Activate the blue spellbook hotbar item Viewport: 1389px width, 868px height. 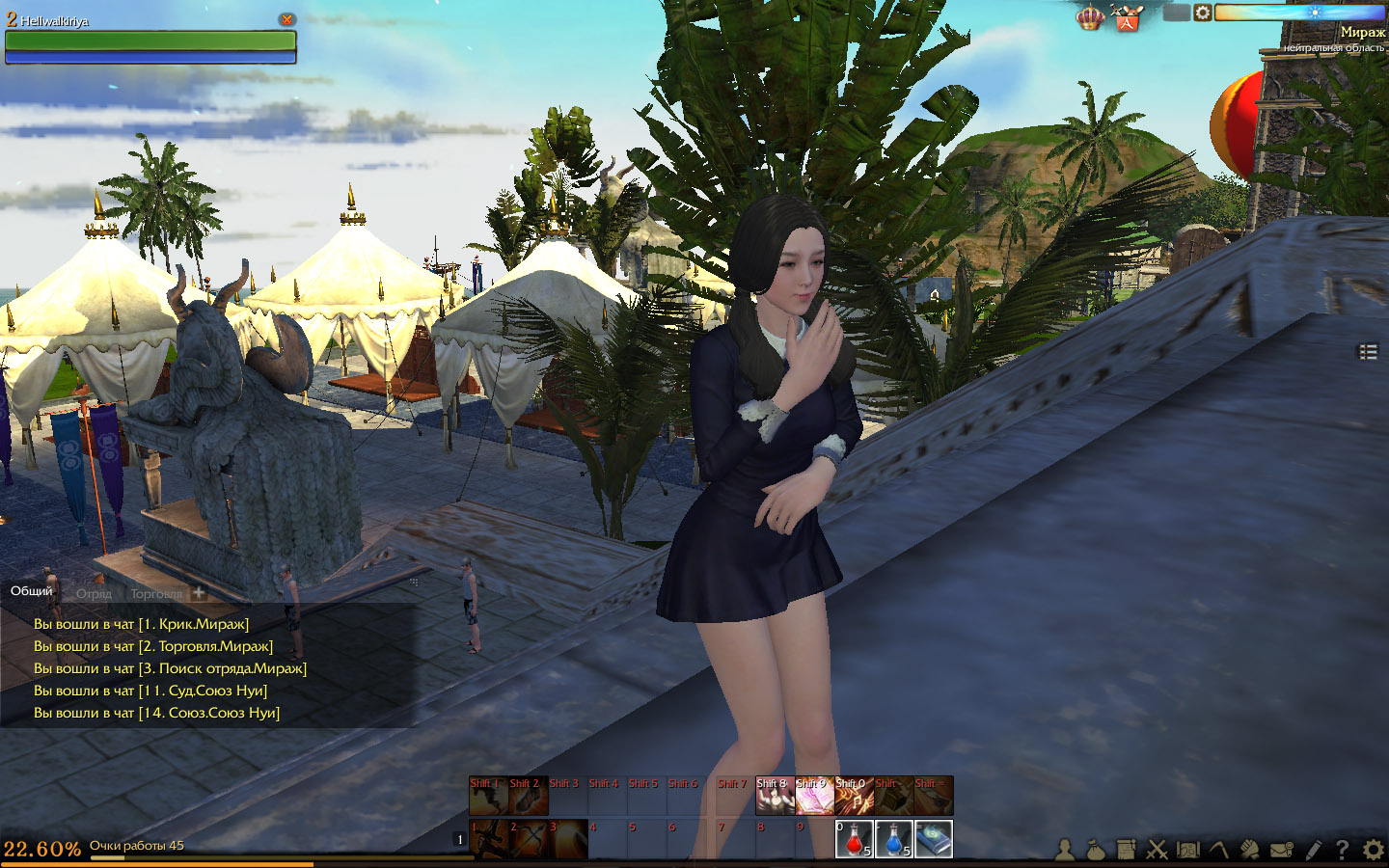click(933, 839)
